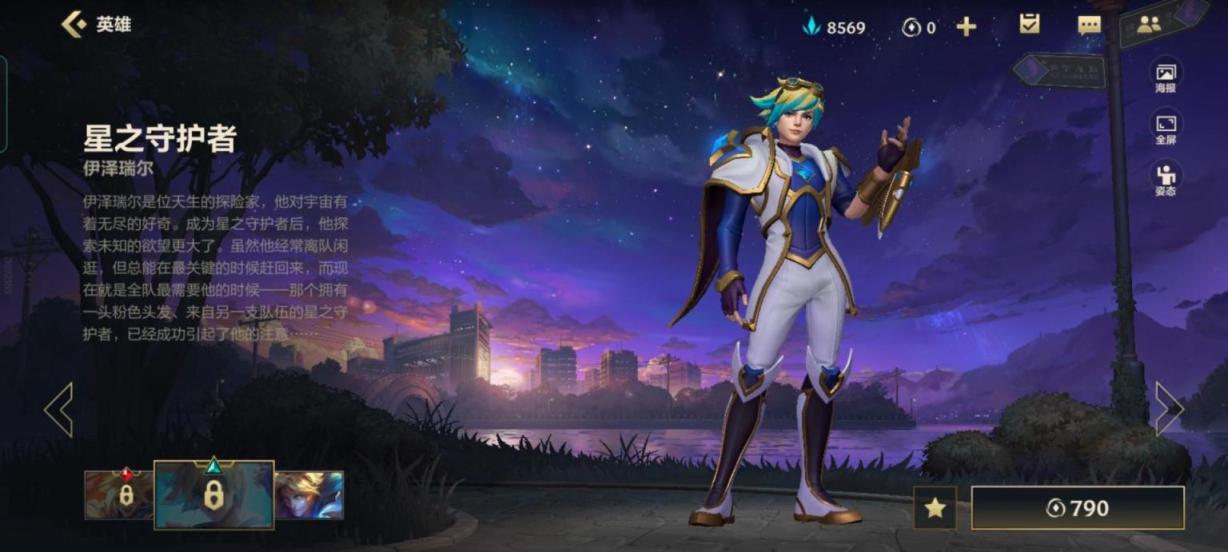The image size is (1228, 552).
Task: Select the locked Star Guardian skin thumbnail
Action: (213, 494)
